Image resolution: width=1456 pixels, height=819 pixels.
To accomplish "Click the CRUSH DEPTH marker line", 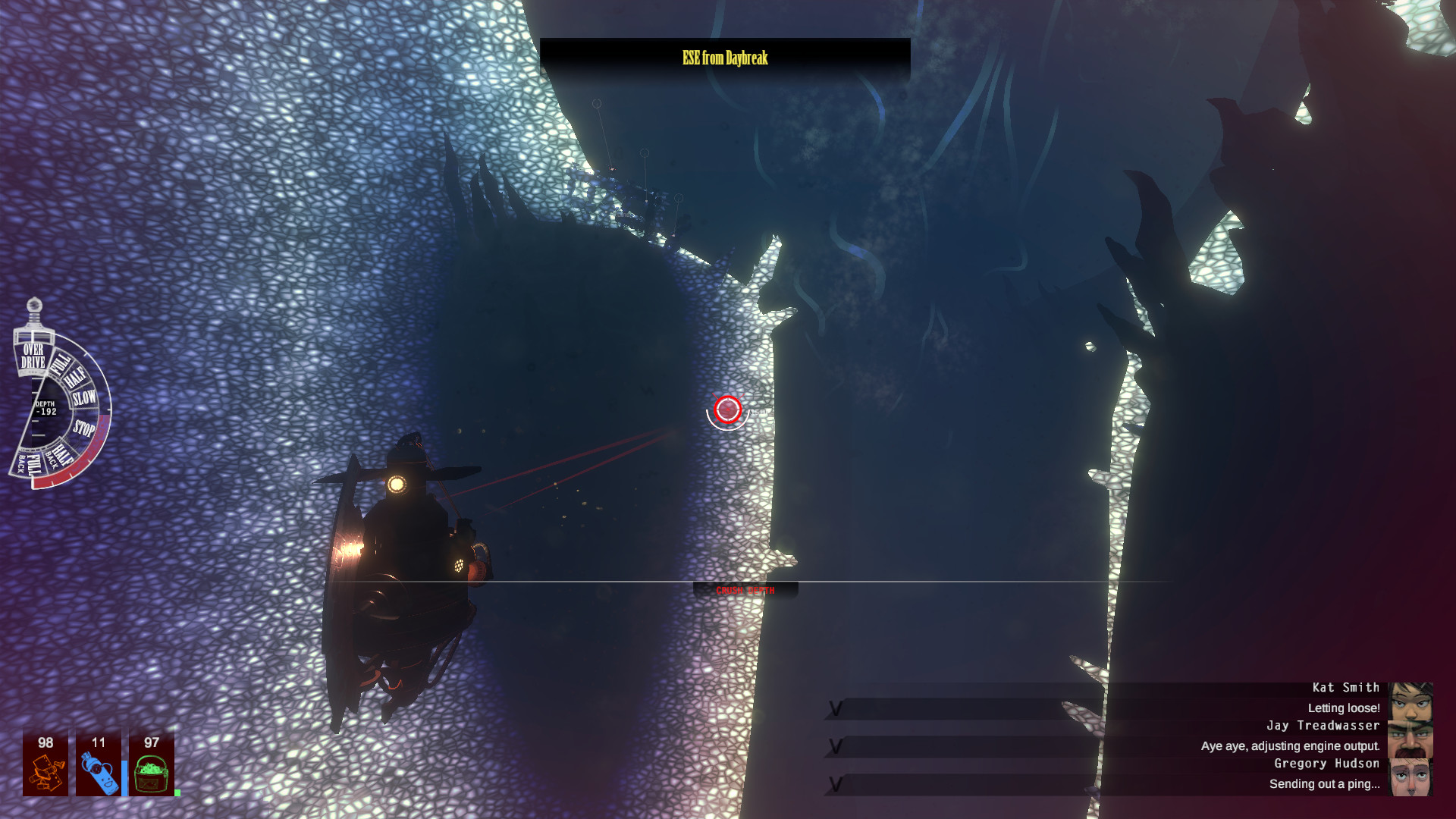I will pos(745,589).
